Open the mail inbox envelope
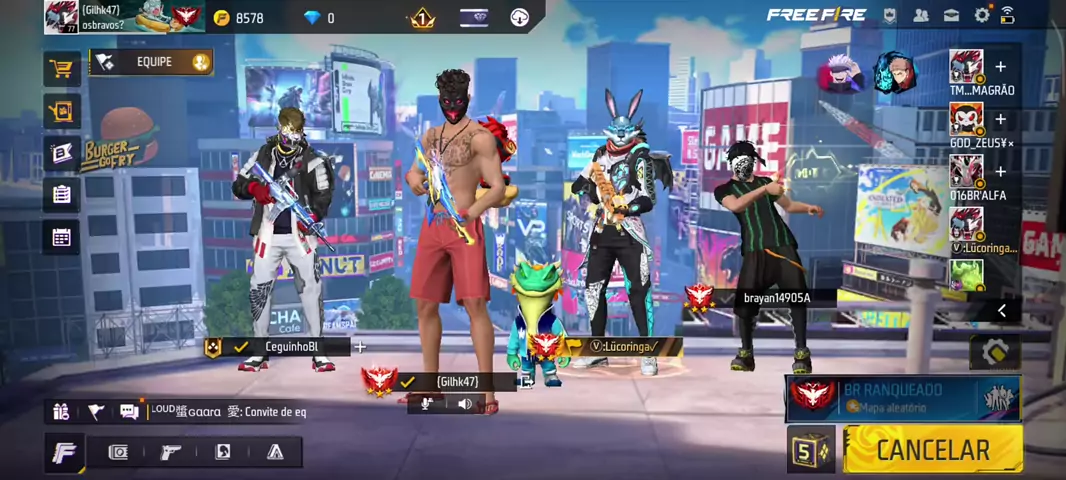The width and height of the screenshot is (1066, 480). [951, 15]
